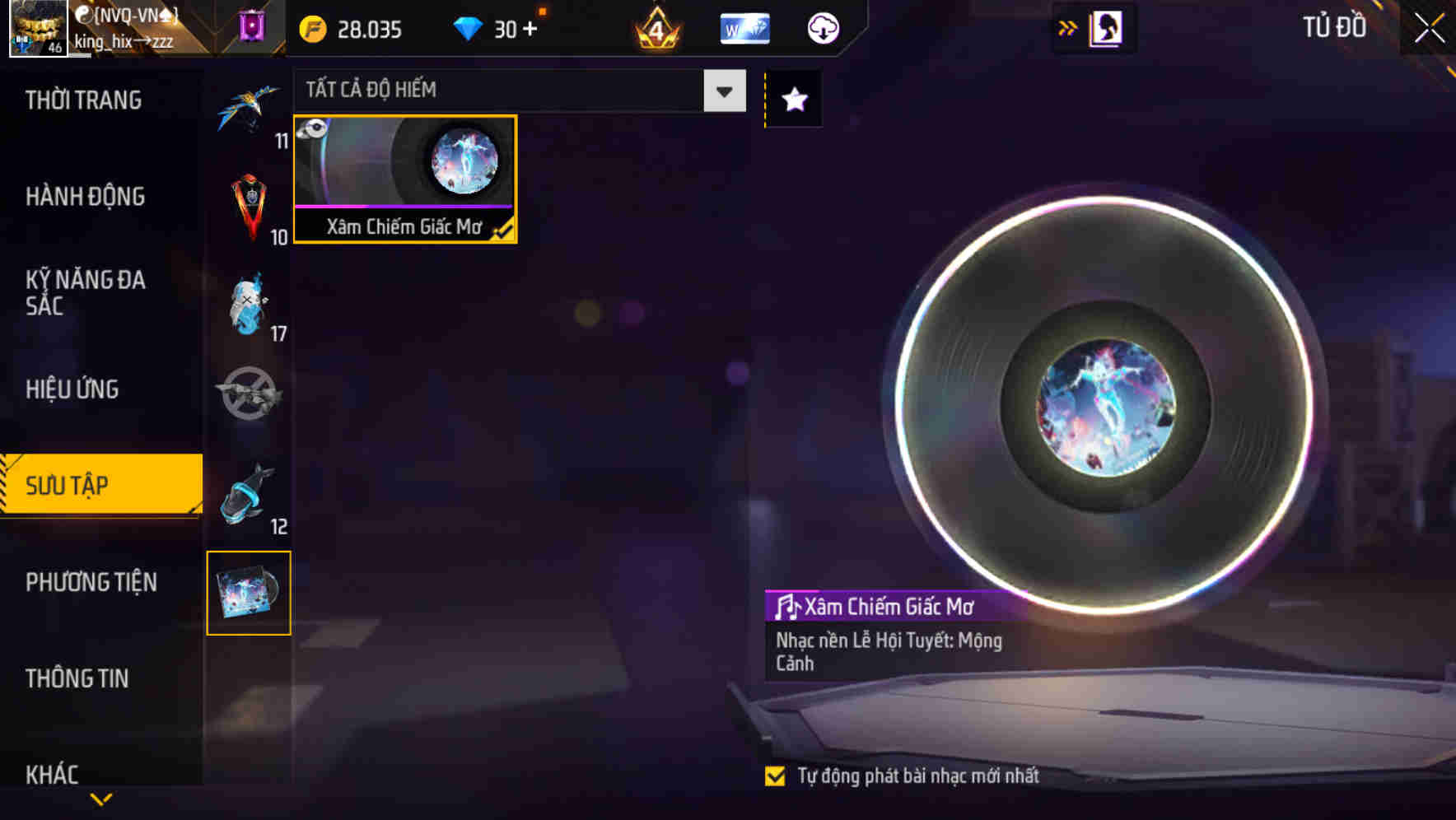Select the THÔNG TIN menu entry
The width and height of the screenshot is (1456, 820).
(78, 678)
